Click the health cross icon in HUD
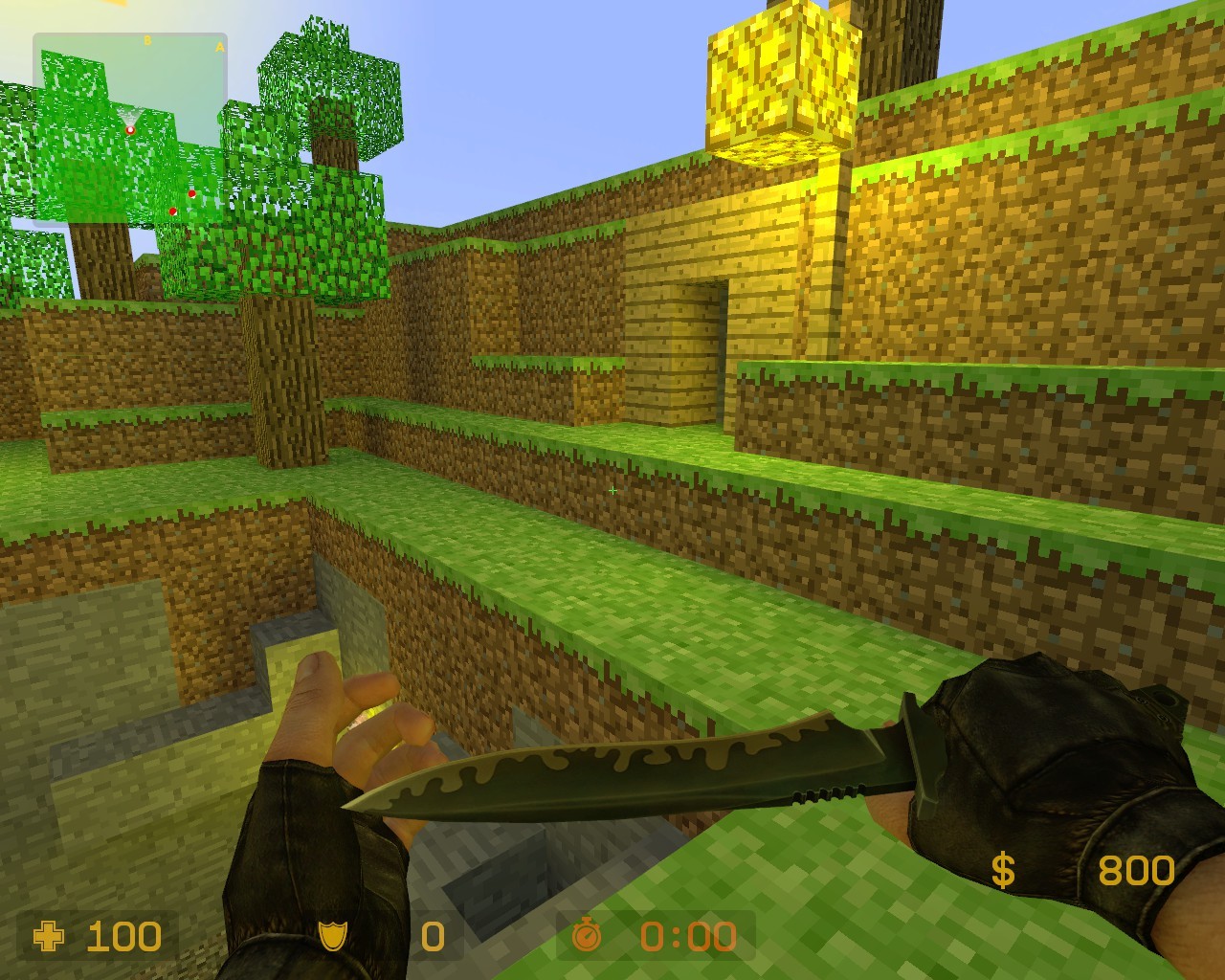The width and height of the screenshot is (1225, 980). [48, 936]
